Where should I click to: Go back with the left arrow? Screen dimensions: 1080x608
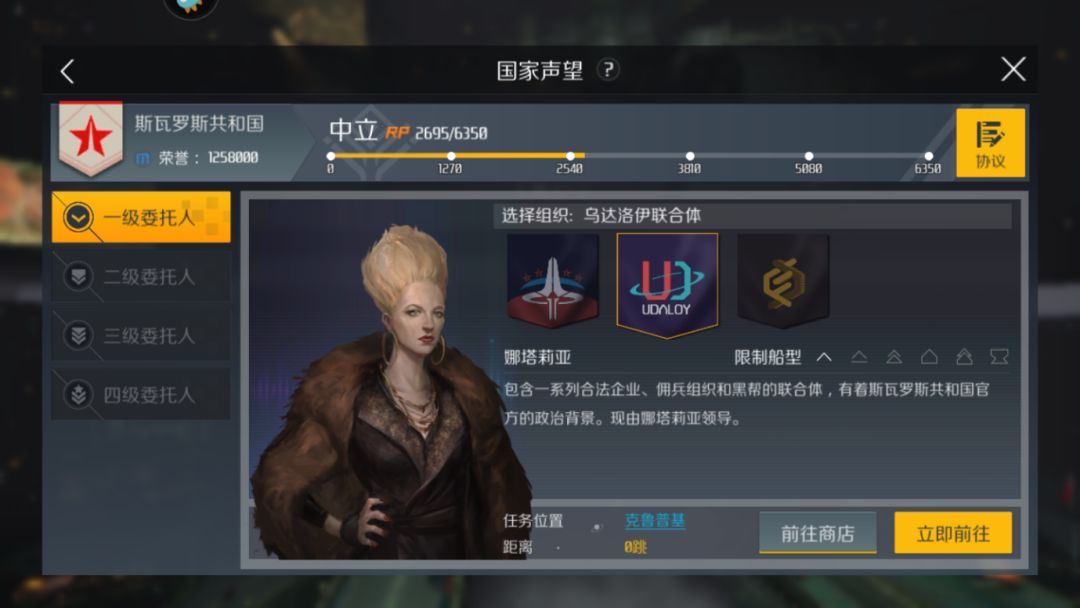click(x=67, y=71)
